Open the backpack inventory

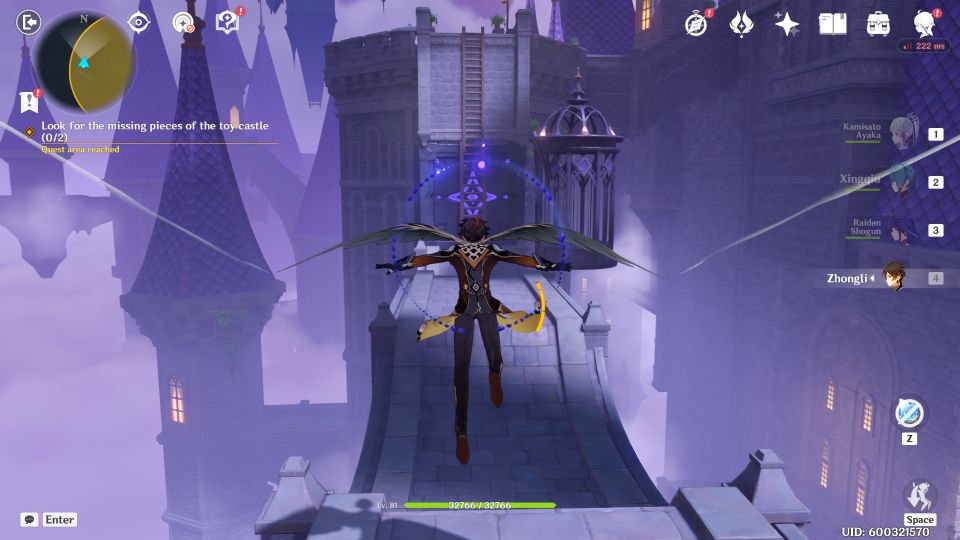point(879,24)
